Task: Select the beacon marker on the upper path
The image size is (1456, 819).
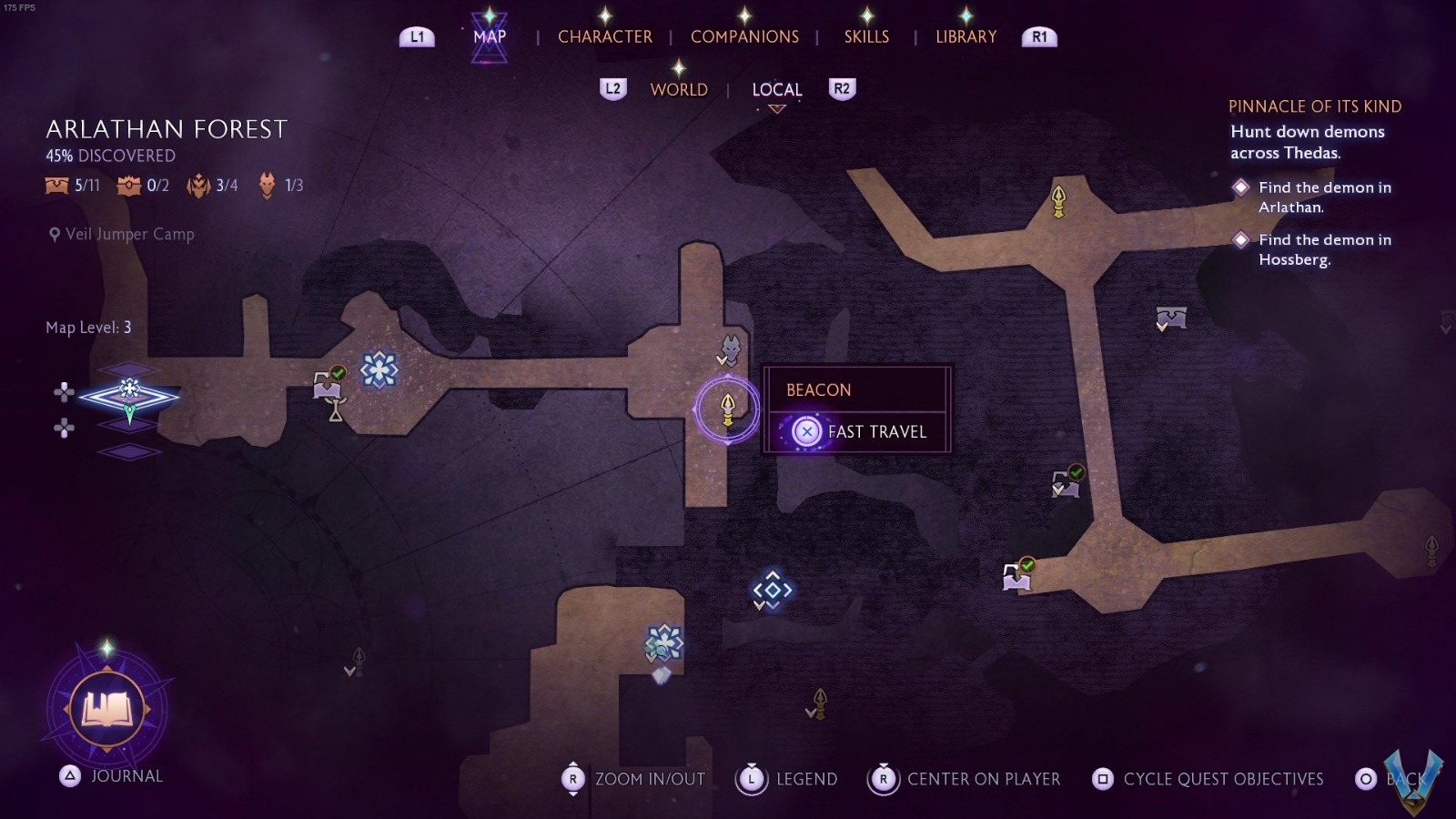Action: coord(1058,200)
